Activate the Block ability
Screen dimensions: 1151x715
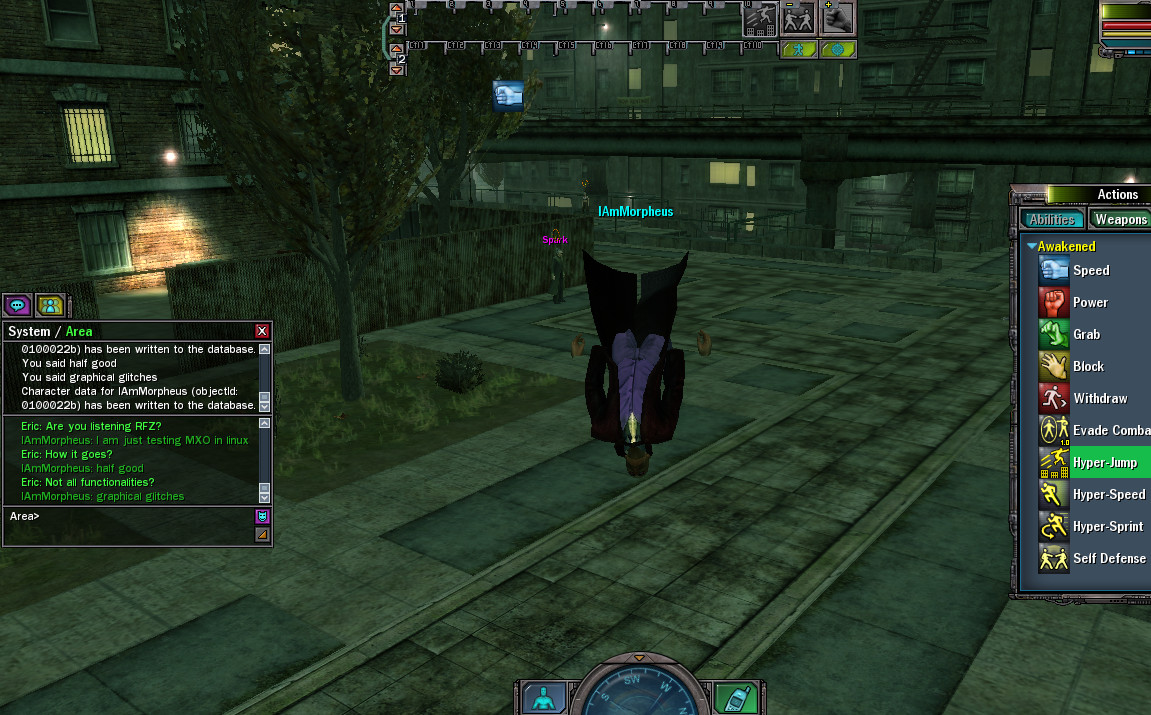click(1088, 366)
